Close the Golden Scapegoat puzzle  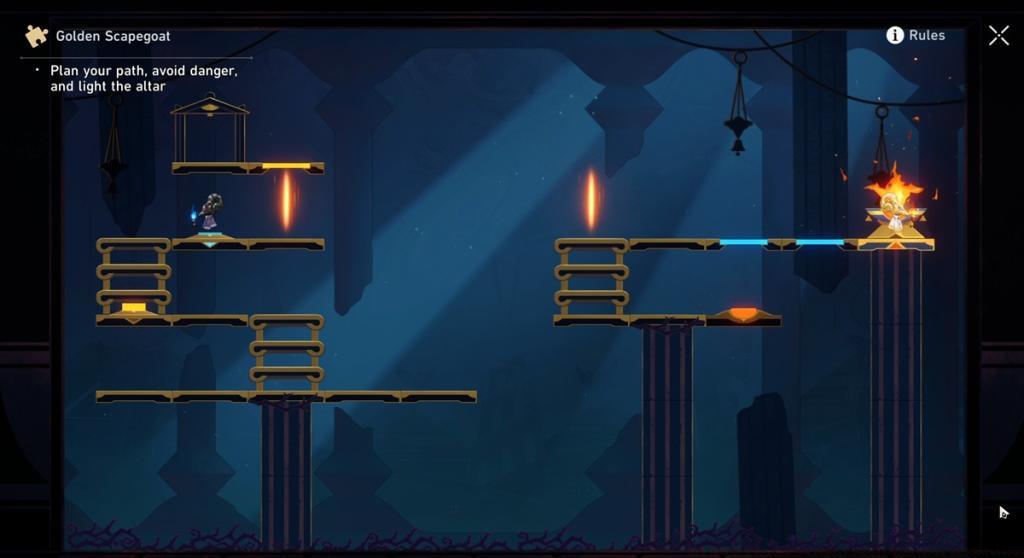point(998,36)
